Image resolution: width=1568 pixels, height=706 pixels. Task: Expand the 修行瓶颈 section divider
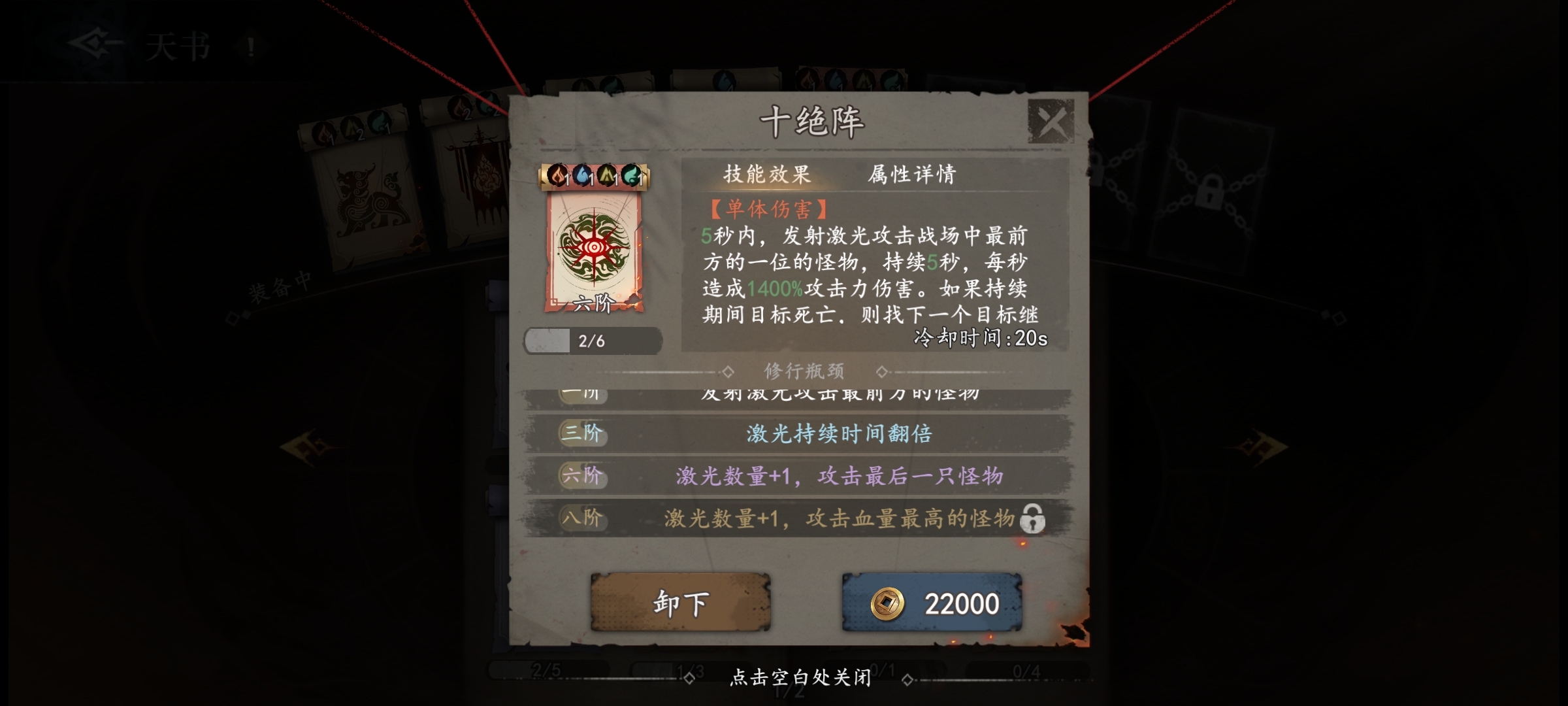[805, 371]
